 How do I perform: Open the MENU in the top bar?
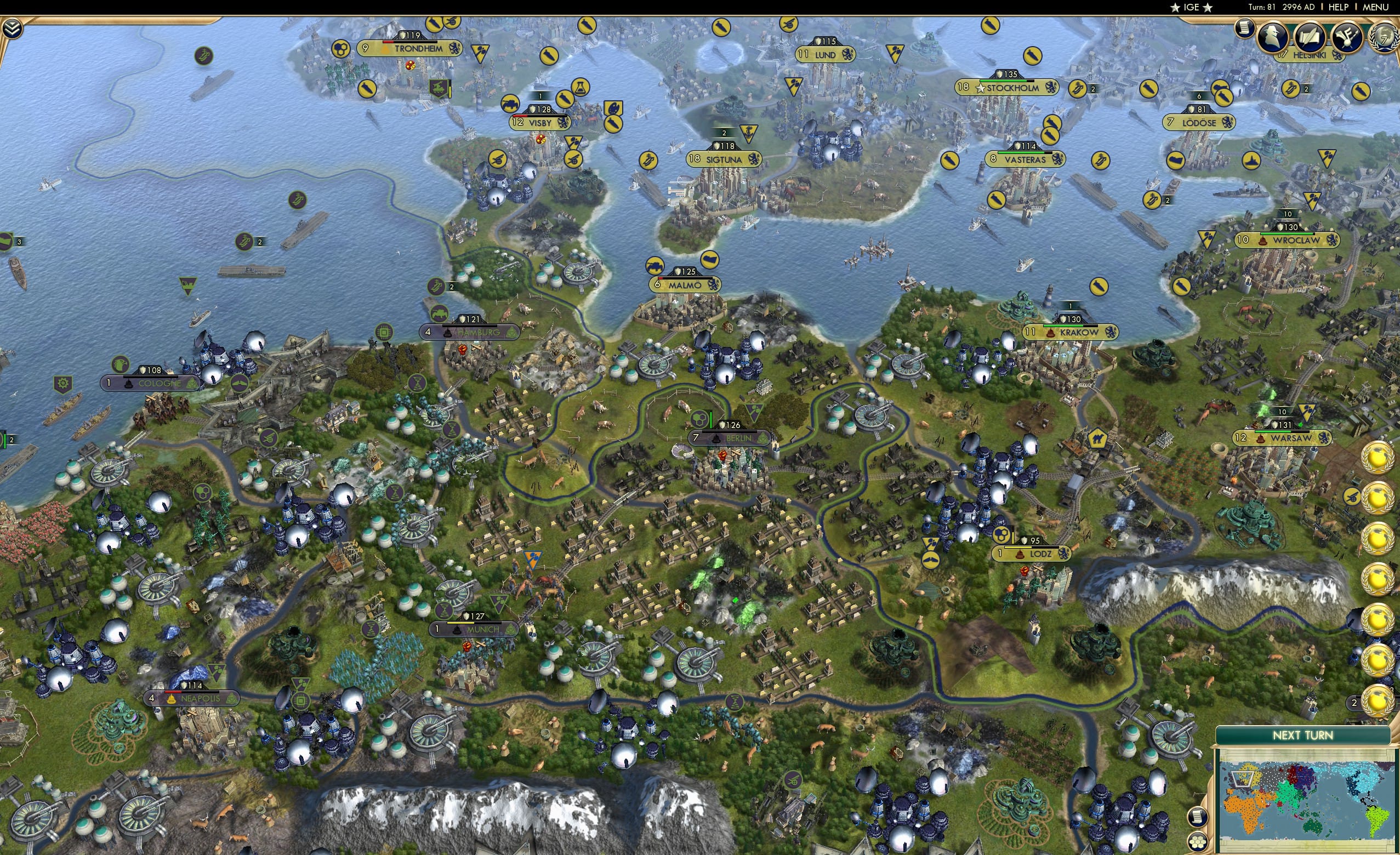(x=1374, y=7)
